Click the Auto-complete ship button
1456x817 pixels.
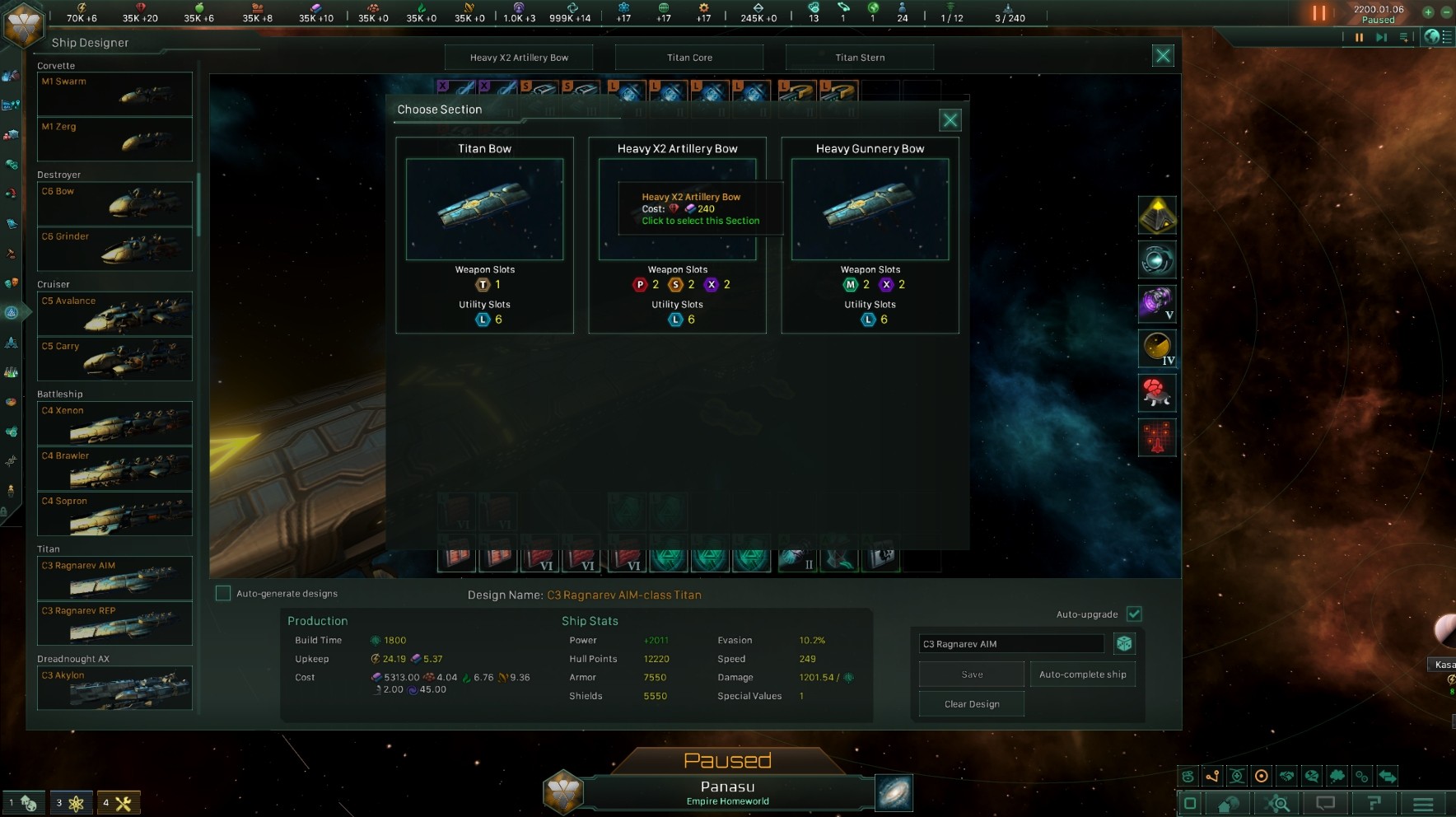pyautogui.click(x=1083, y=674)
